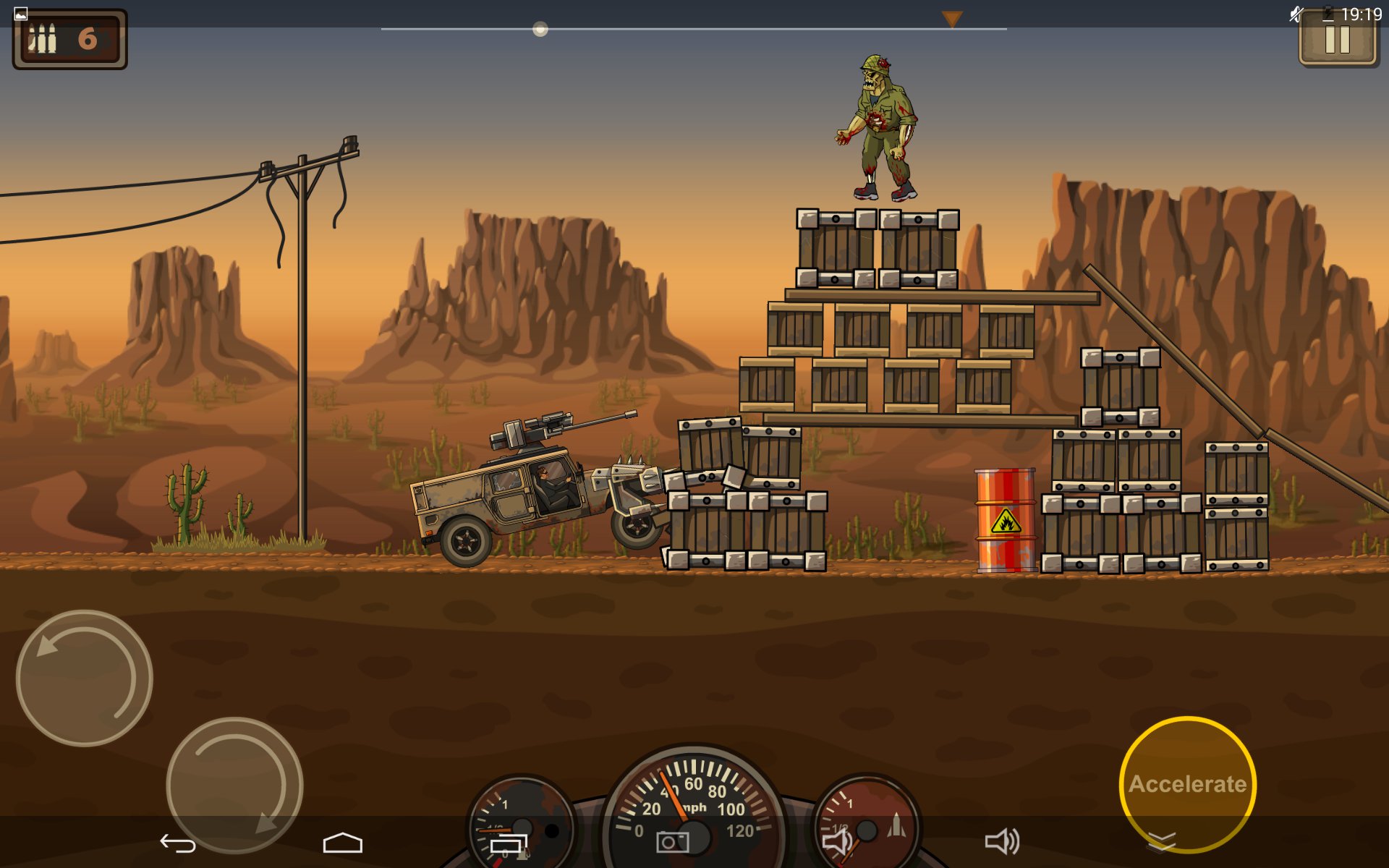The image size is (1389, 868).
Task: Go back using the Android back arrow
Action: click(177, 843)
